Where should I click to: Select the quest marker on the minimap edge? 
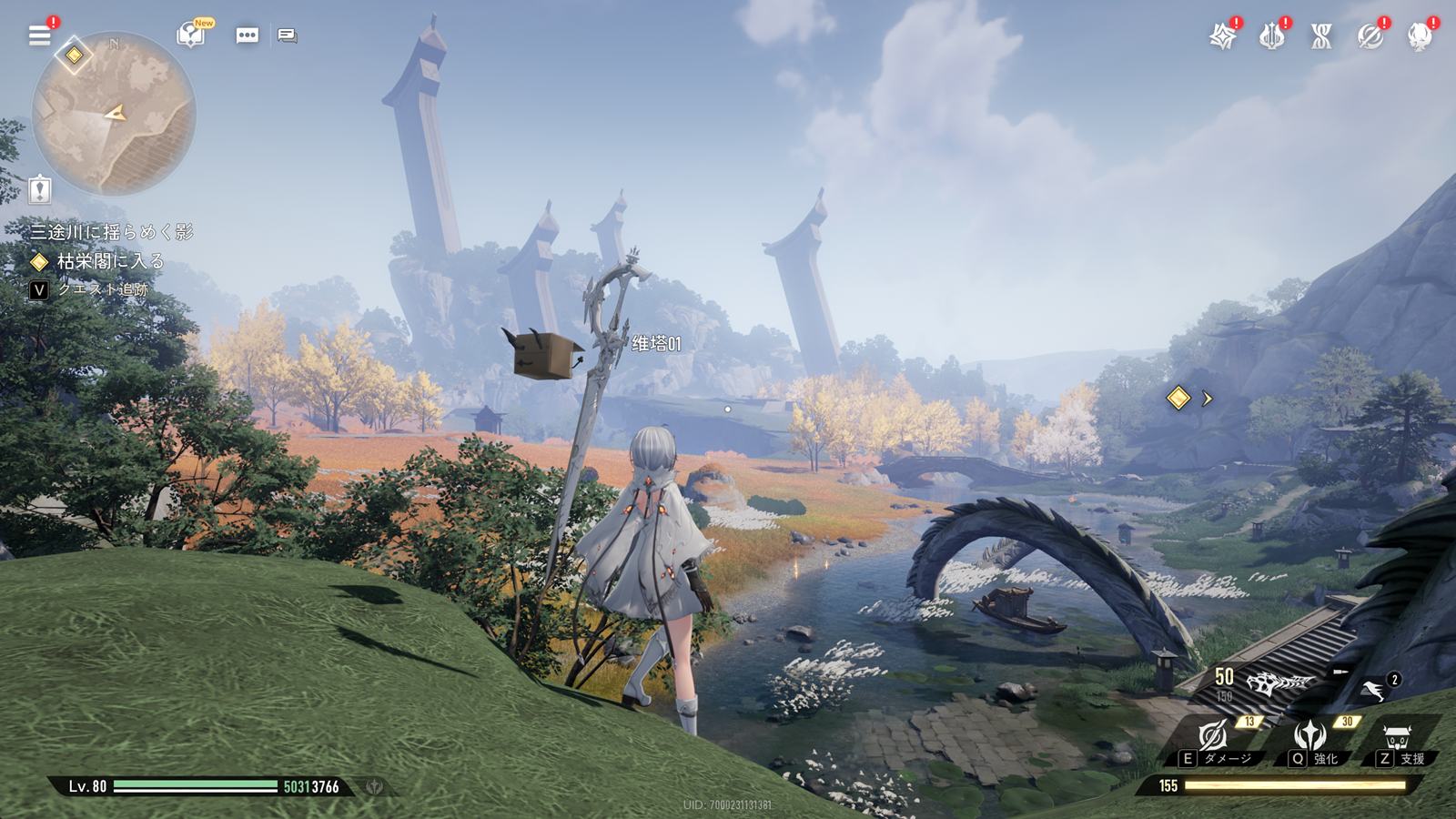74,56
